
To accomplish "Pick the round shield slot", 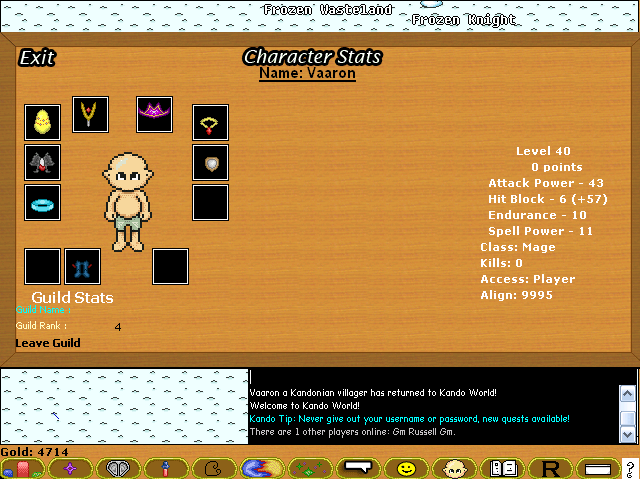I will [x=210, y=162].
